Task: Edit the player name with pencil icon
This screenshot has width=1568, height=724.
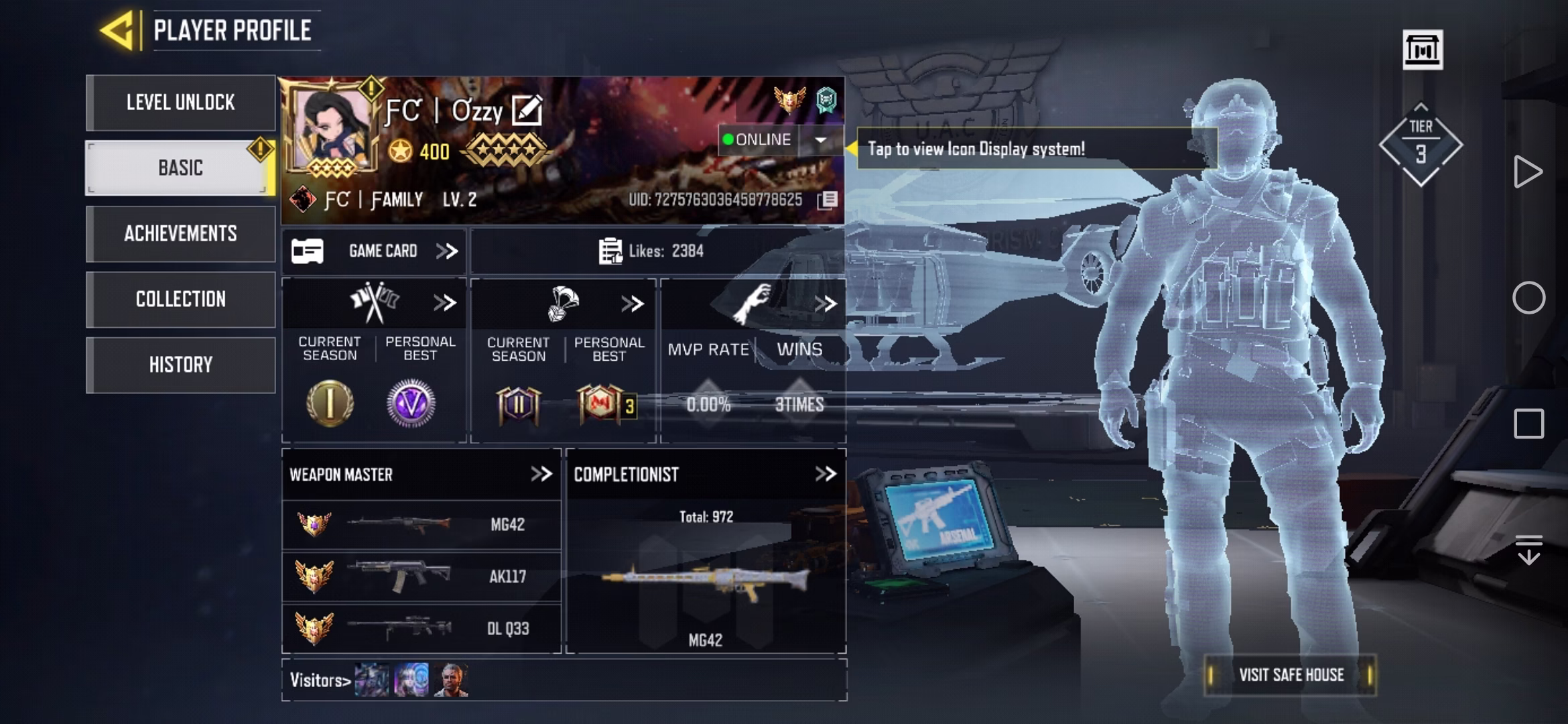Action: pos(527,110)
